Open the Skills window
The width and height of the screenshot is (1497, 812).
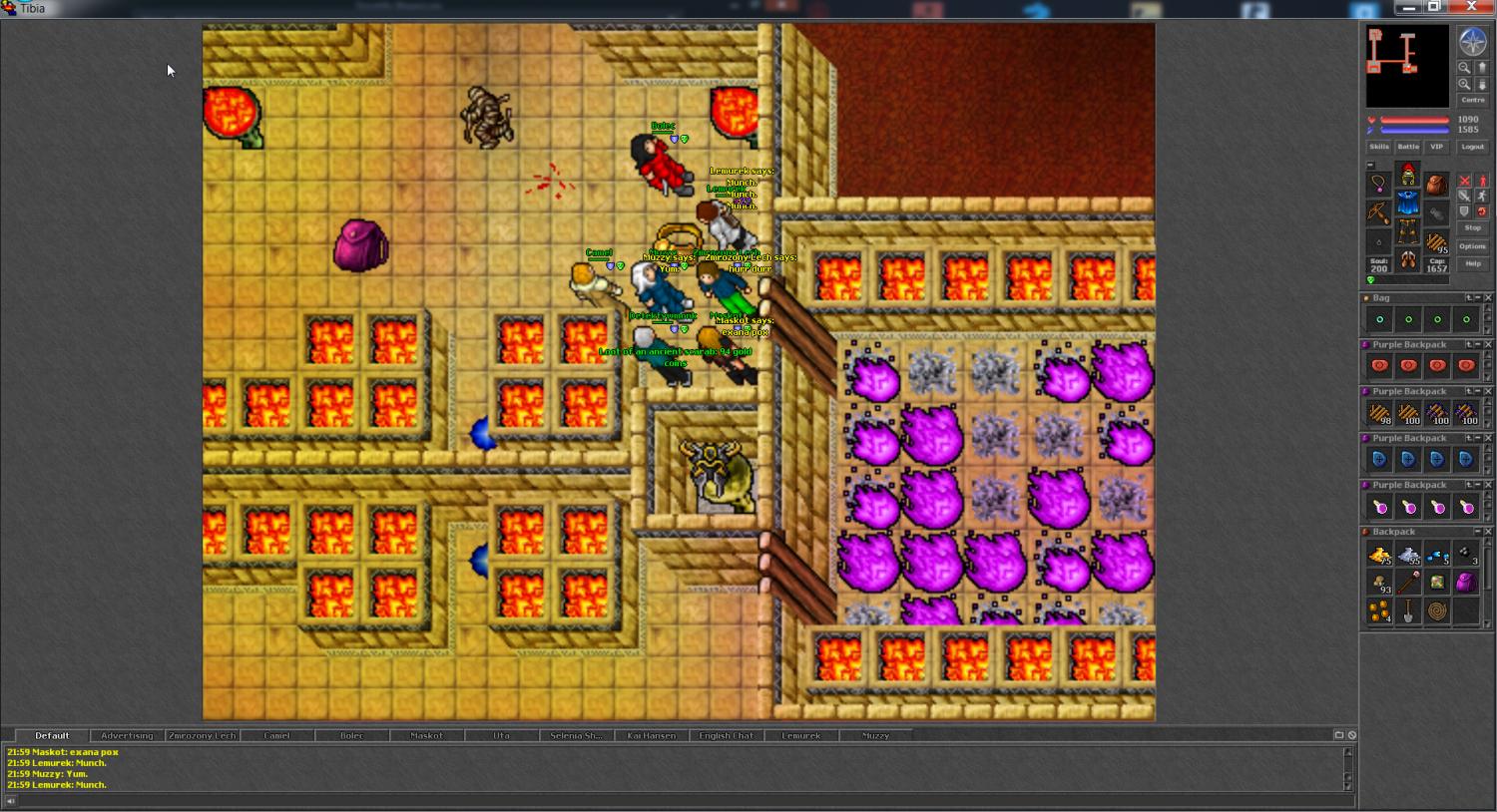pos(1378,147)
